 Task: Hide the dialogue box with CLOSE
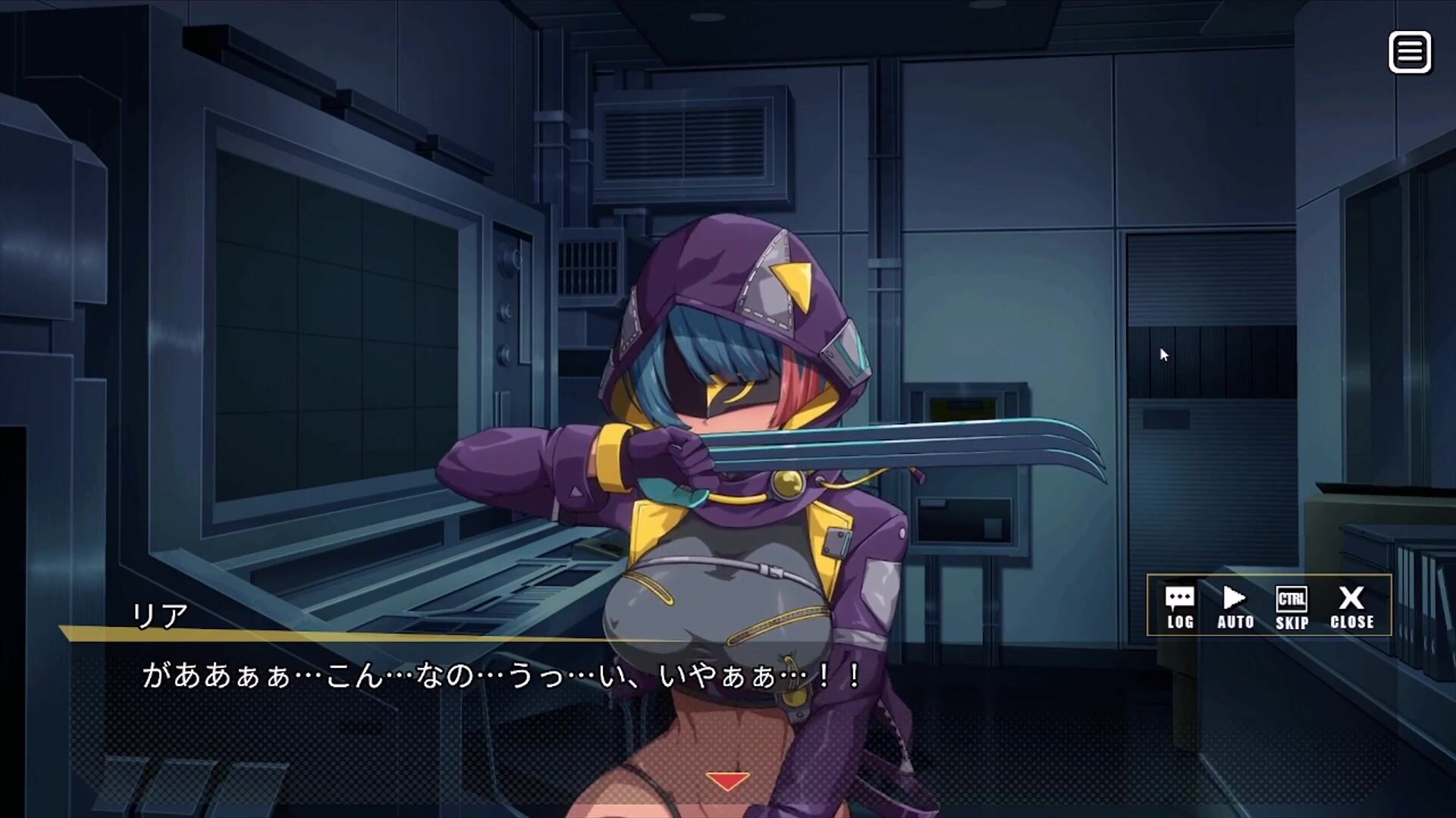pos(1351,607)
